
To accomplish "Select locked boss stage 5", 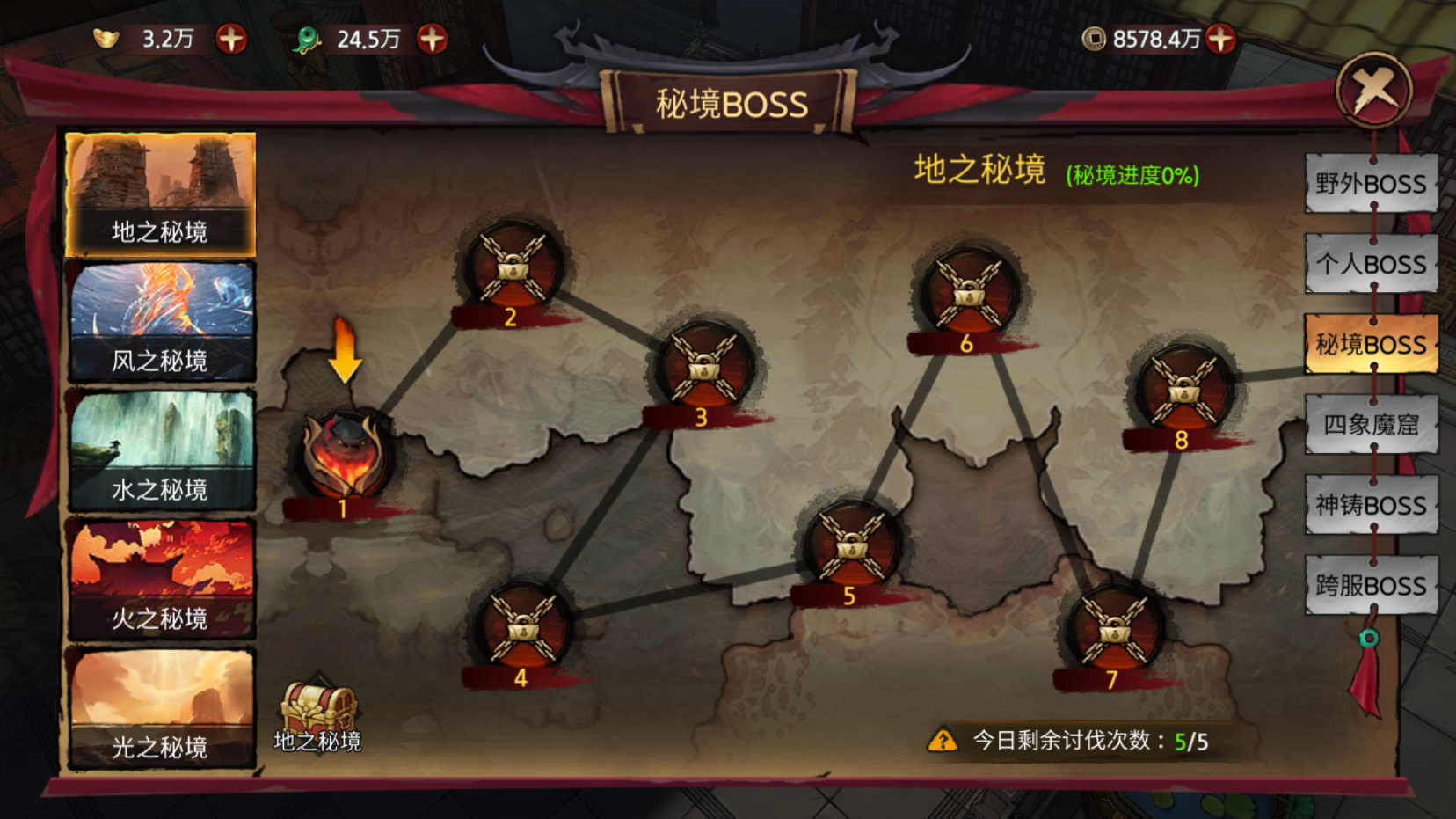I will click(x=851, y=547).
